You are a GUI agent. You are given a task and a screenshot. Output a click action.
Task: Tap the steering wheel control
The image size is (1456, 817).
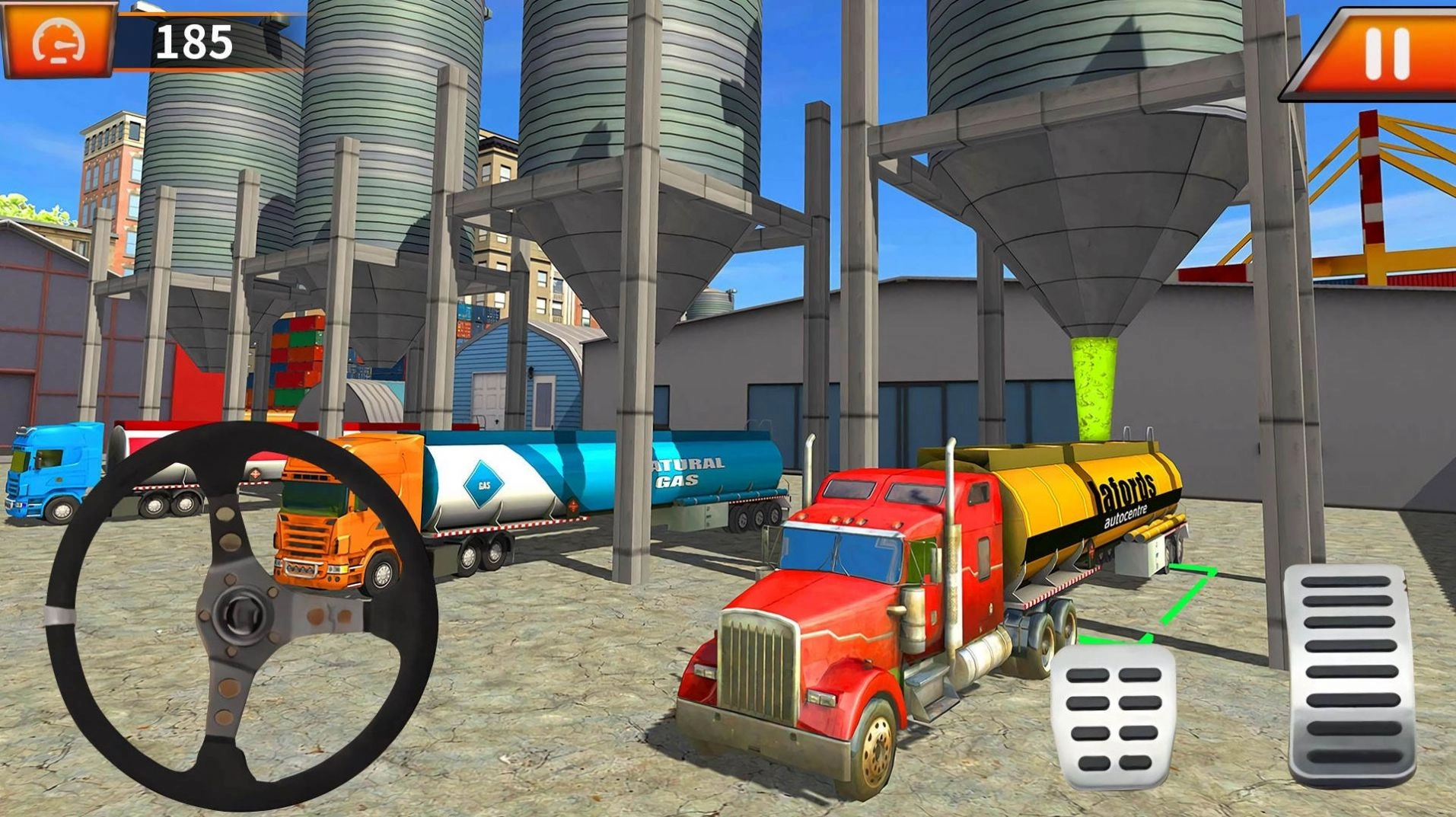[x=242, y=613]
